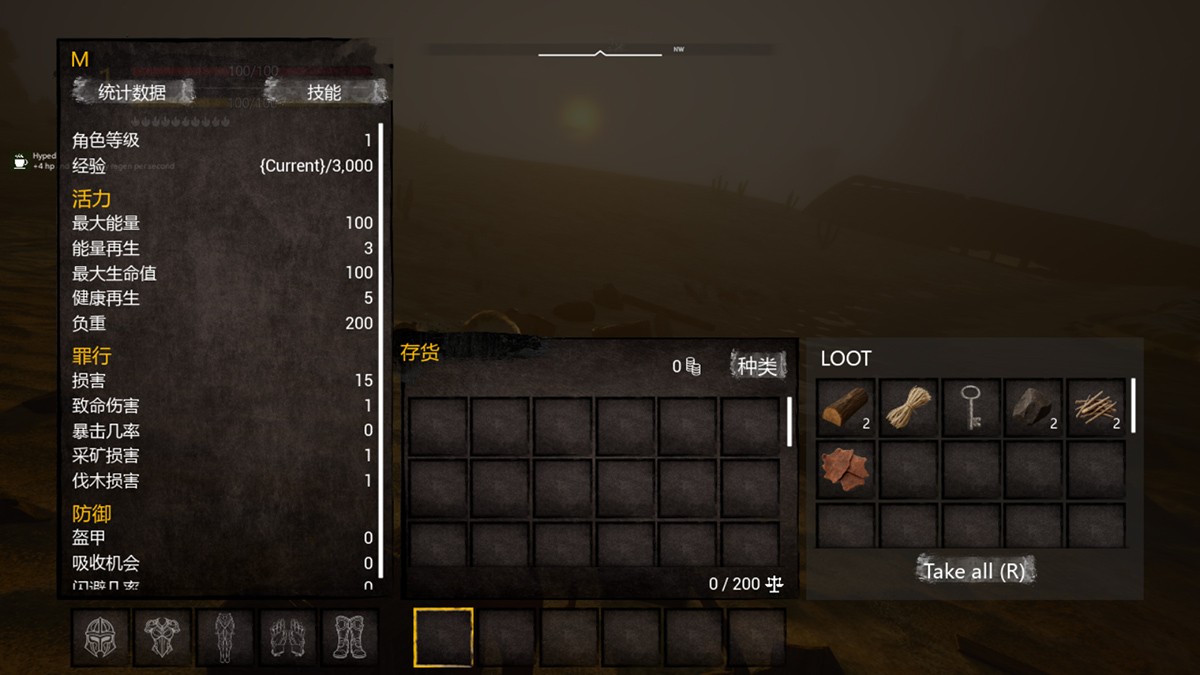
Task: Click the helmet equipment slot
Action: point(101,638)
